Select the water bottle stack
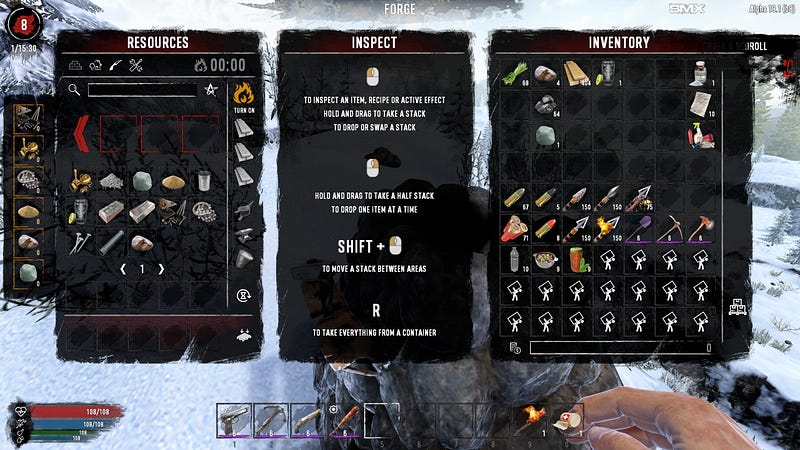800x450 pixels. 513,259
